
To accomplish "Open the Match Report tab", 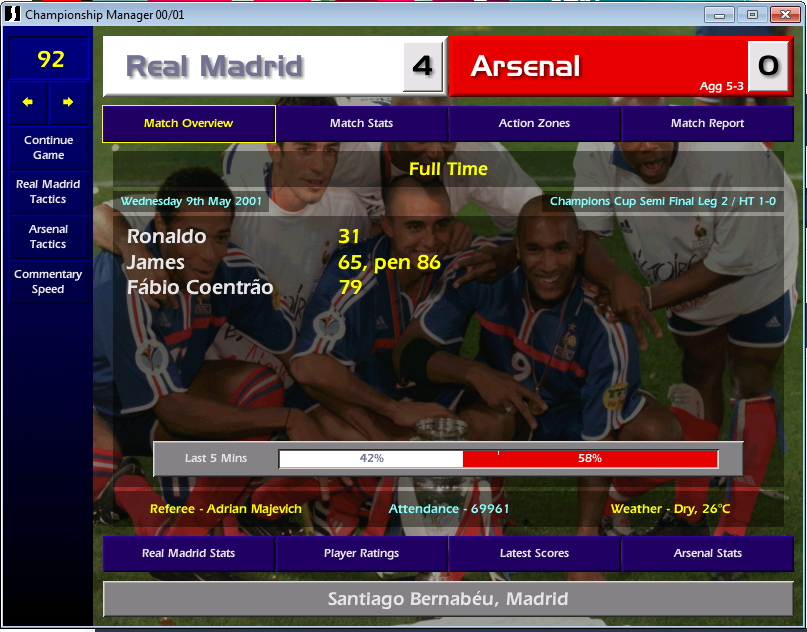I will coord(707,124).
